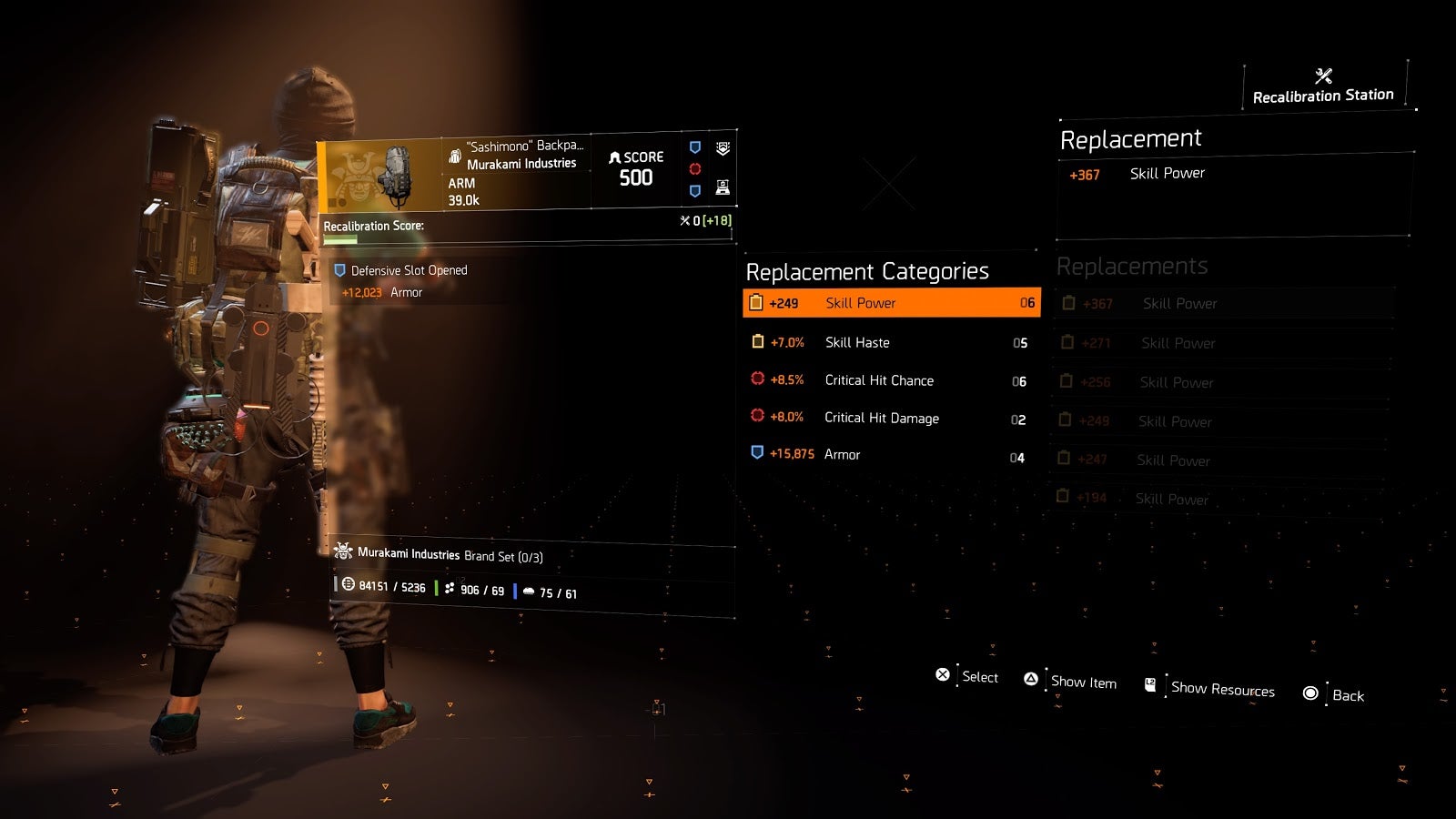This screenshot has height=819, width=1456.
Task: Pick the Critical Hit Damage category
Action: (890, 418)
